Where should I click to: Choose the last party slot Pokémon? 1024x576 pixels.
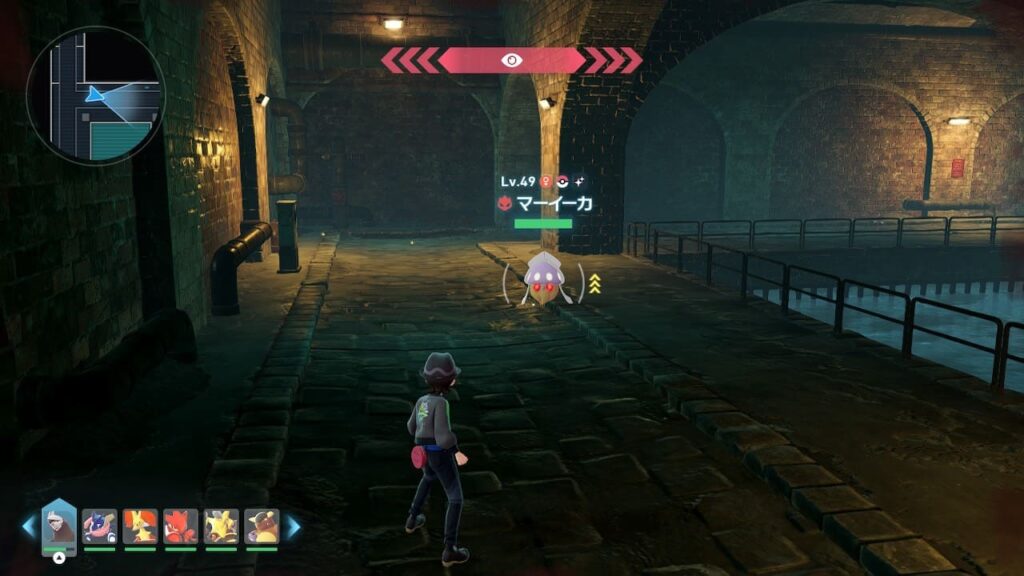(261, 526)
